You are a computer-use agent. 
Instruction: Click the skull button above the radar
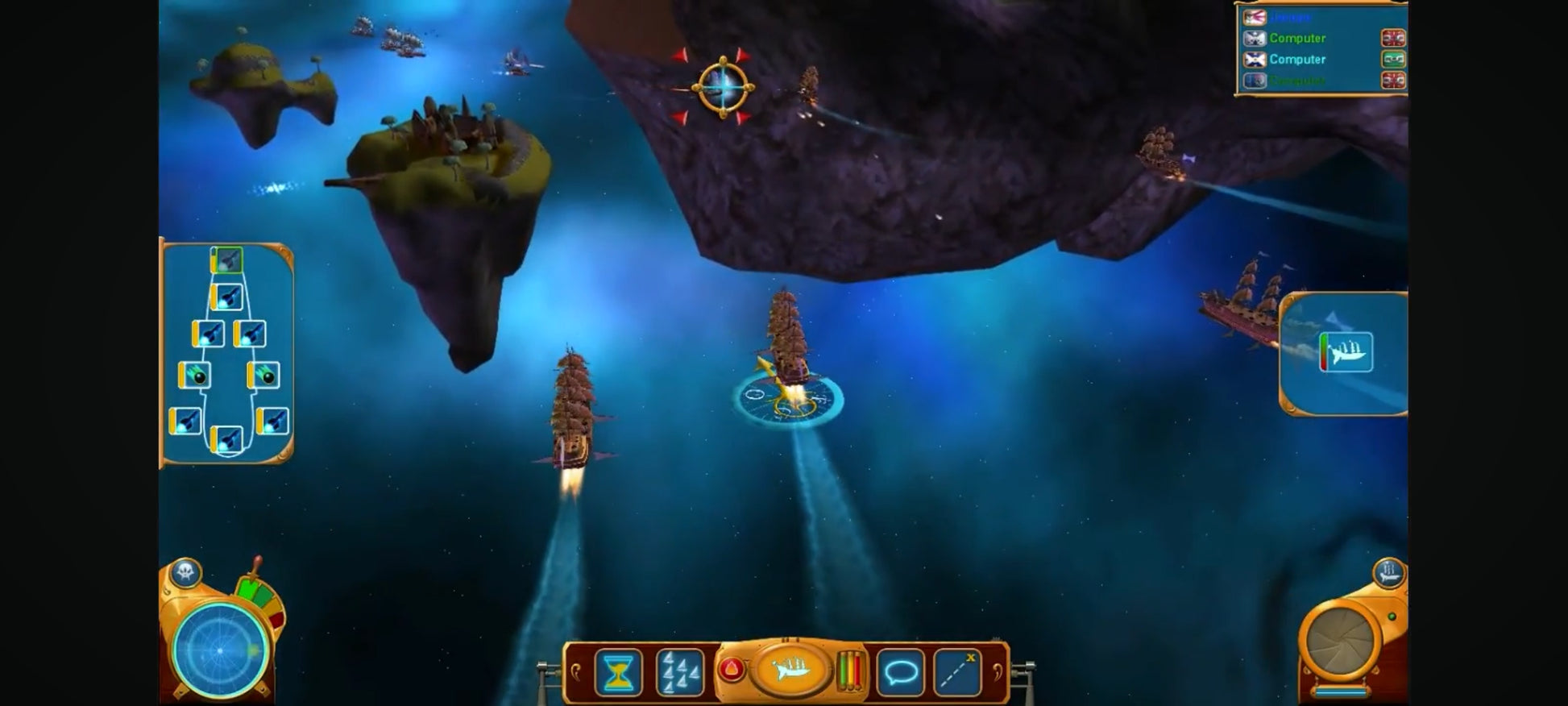pos(186,572)
